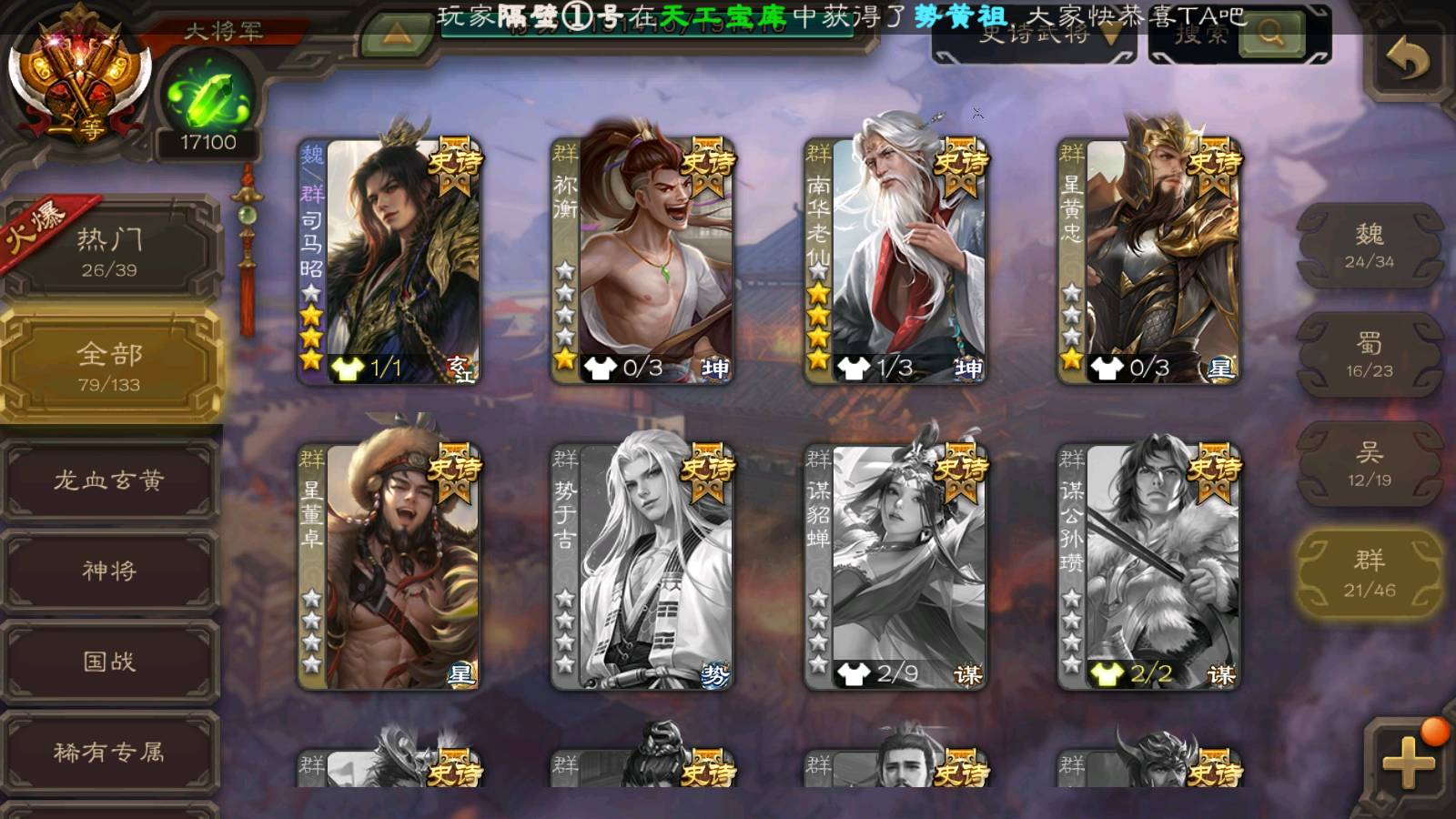Pick the 星董卓 hero card
Screen dimensions: 1456x819
[x=391, y=566]
